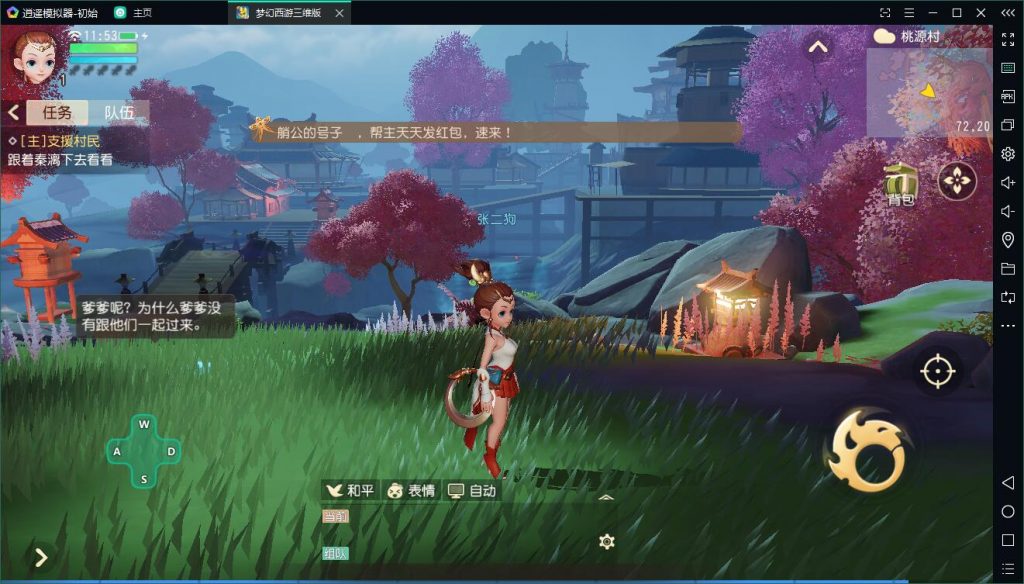Image resolution: width=1024 pixels, height=584 pixels.
Task: Open the 表情 emote menu
Action: click(x=411, y=490)
